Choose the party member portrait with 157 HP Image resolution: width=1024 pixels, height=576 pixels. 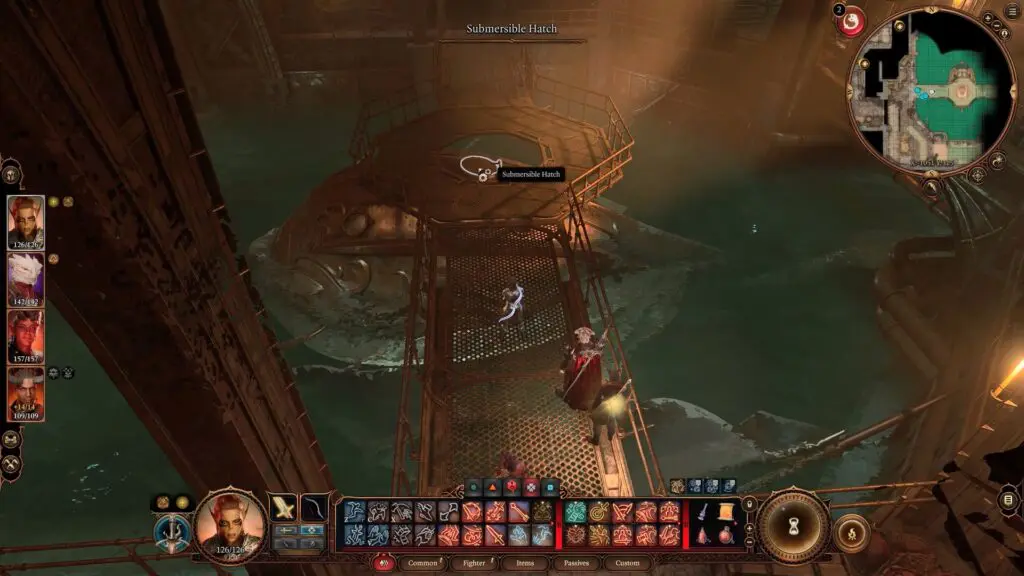click(x=26, y=336)
